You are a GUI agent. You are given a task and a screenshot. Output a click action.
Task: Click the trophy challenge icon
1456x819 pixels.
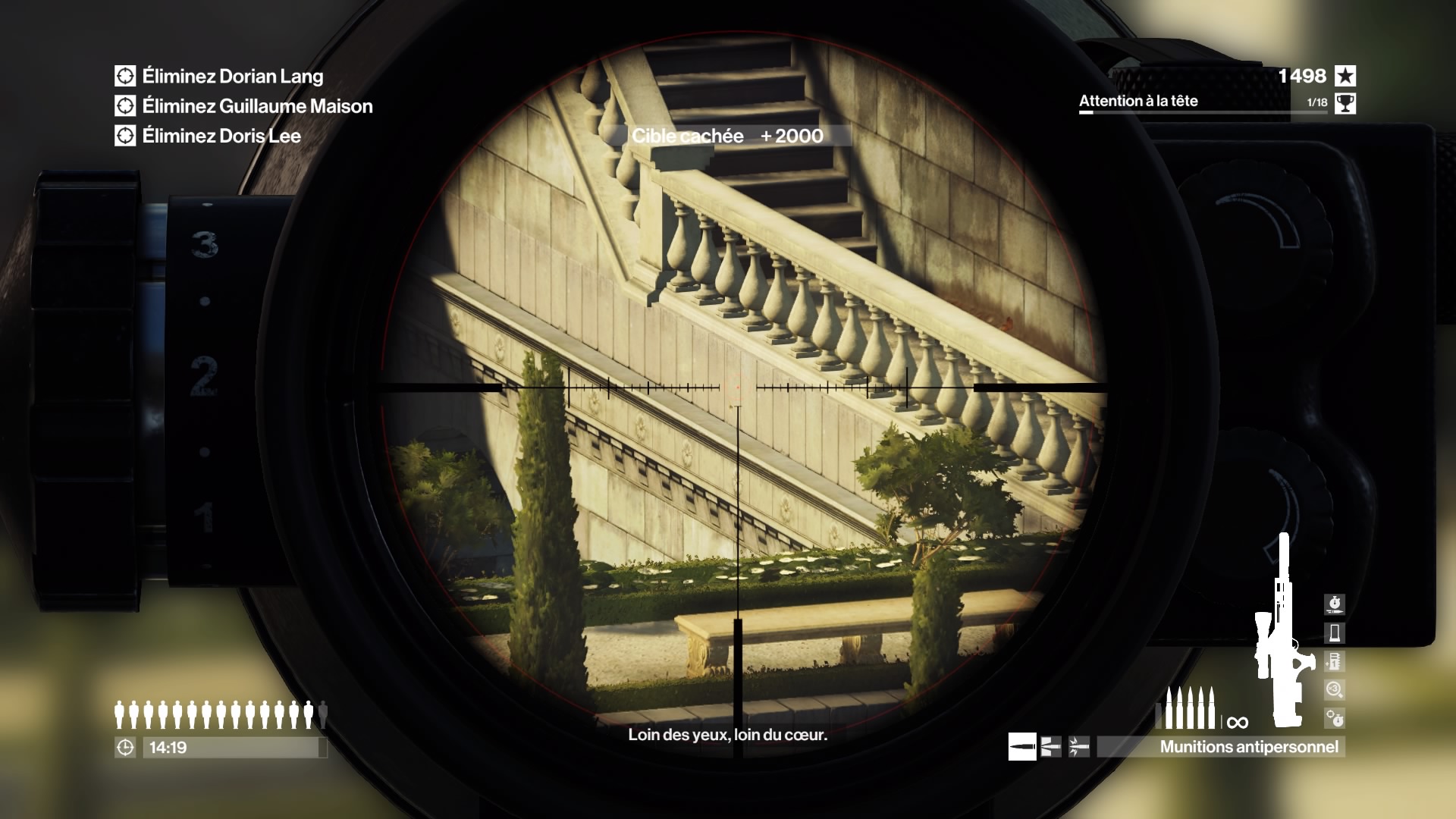(x=1345, y=103)
